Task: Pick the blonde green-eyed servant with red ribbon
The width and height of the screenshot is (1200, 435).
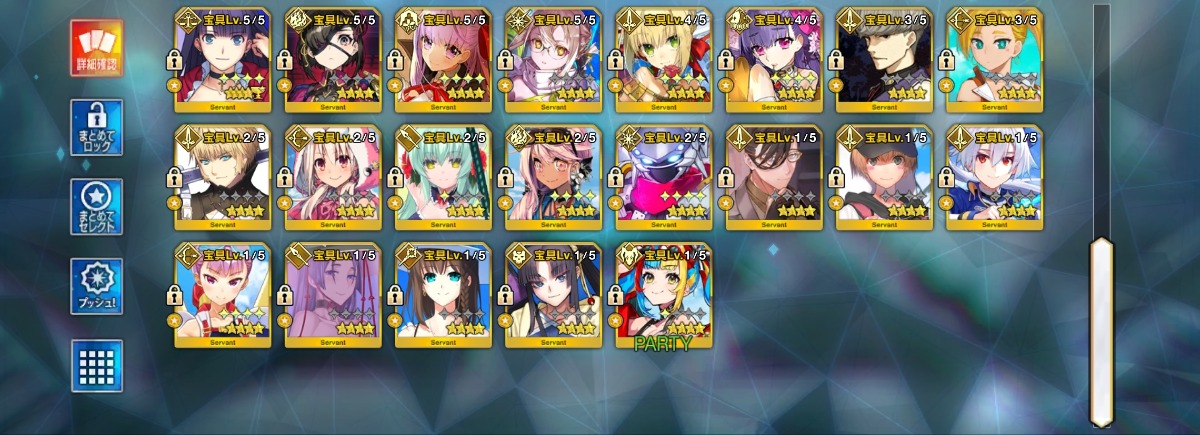Action: (x=664, y=60)
